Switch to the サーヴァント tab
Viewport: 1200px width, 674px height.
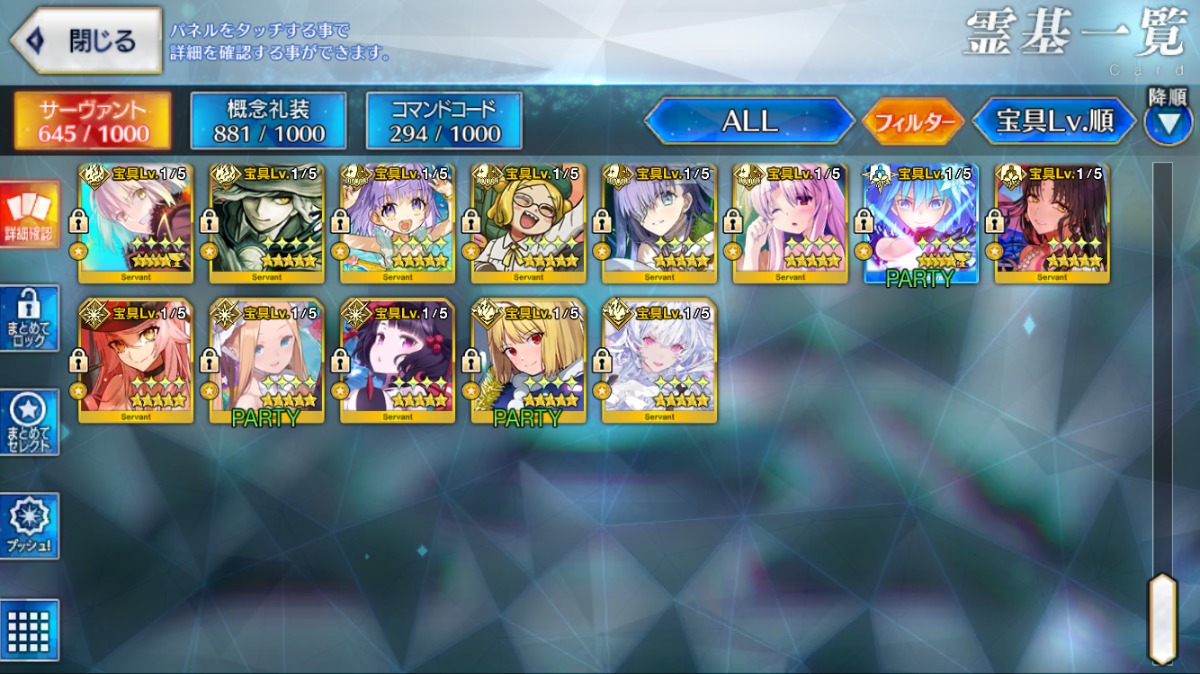[93, 121]
